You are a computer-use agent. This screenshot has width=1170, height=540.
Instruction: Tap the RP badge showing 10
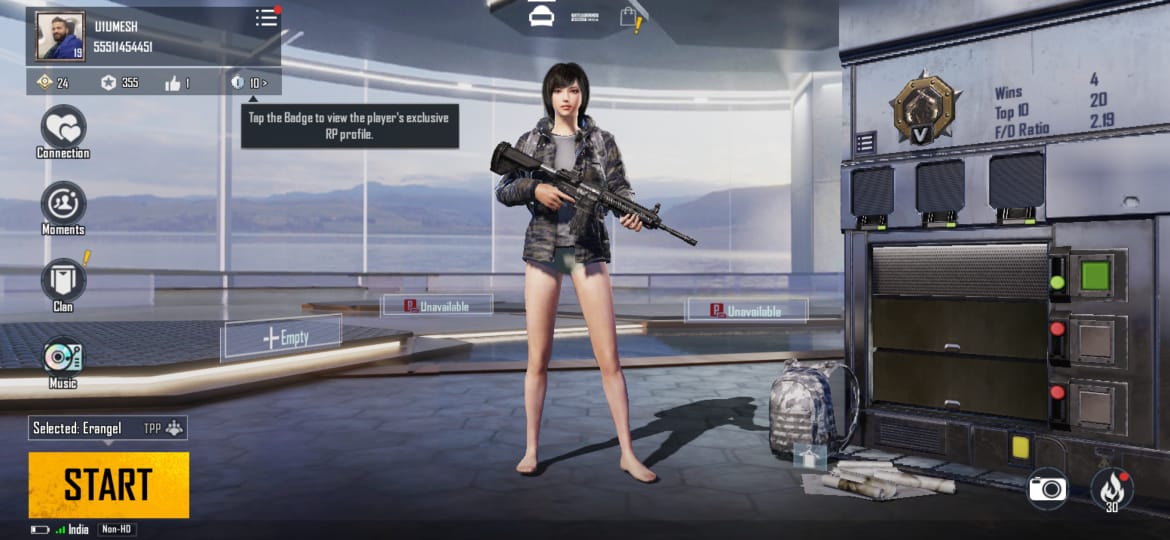coord(249,82)
